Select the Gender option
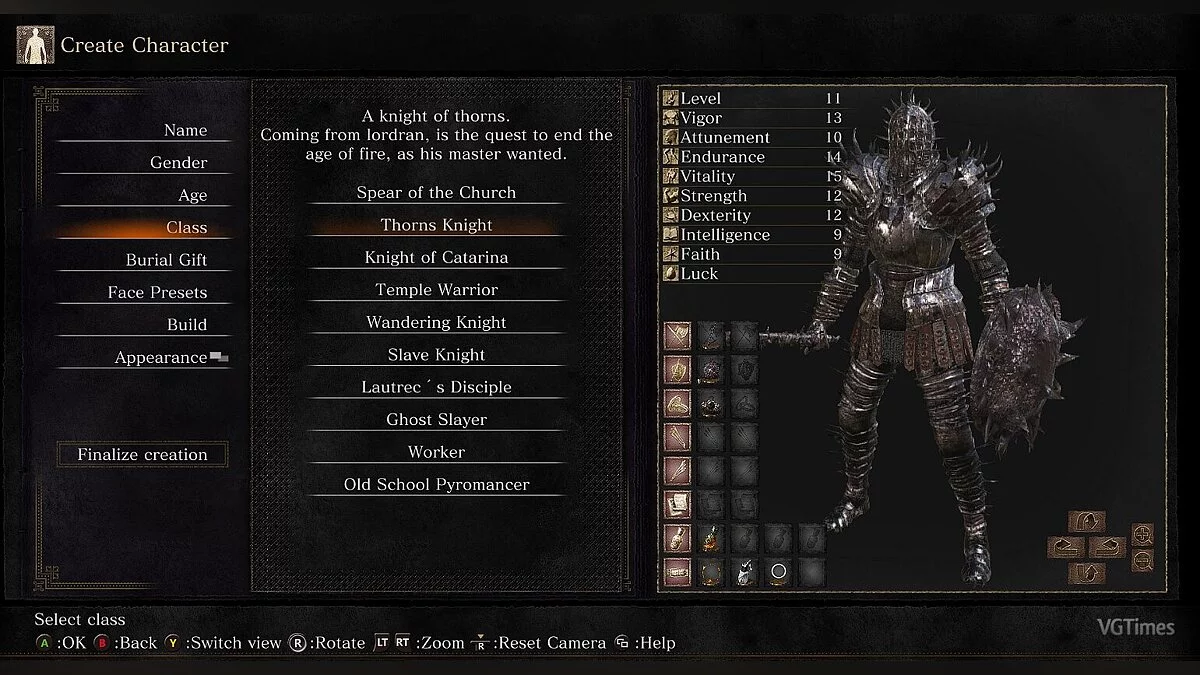This screenshot has height=675, width=1200. tap(178, 163)
